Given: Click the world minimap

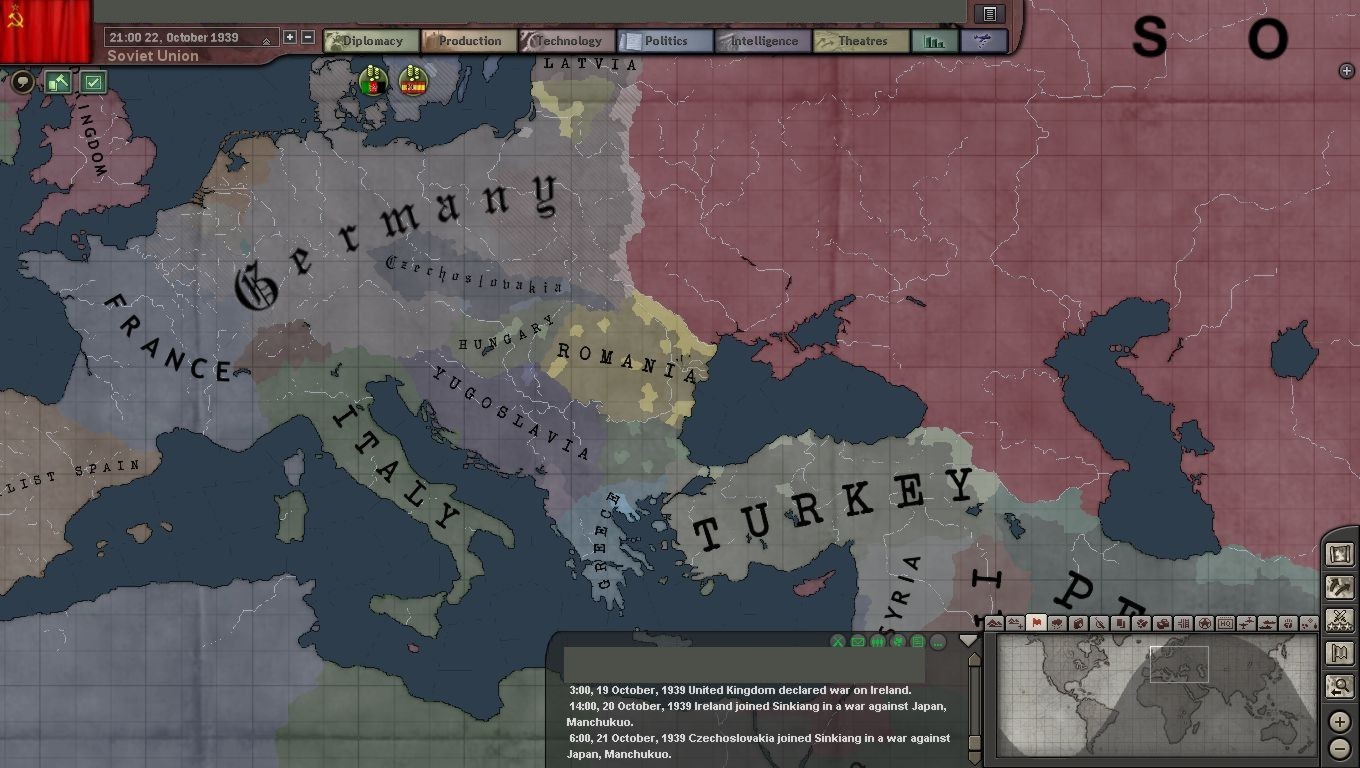Looking at the screenshot, I should (1153, 694).
